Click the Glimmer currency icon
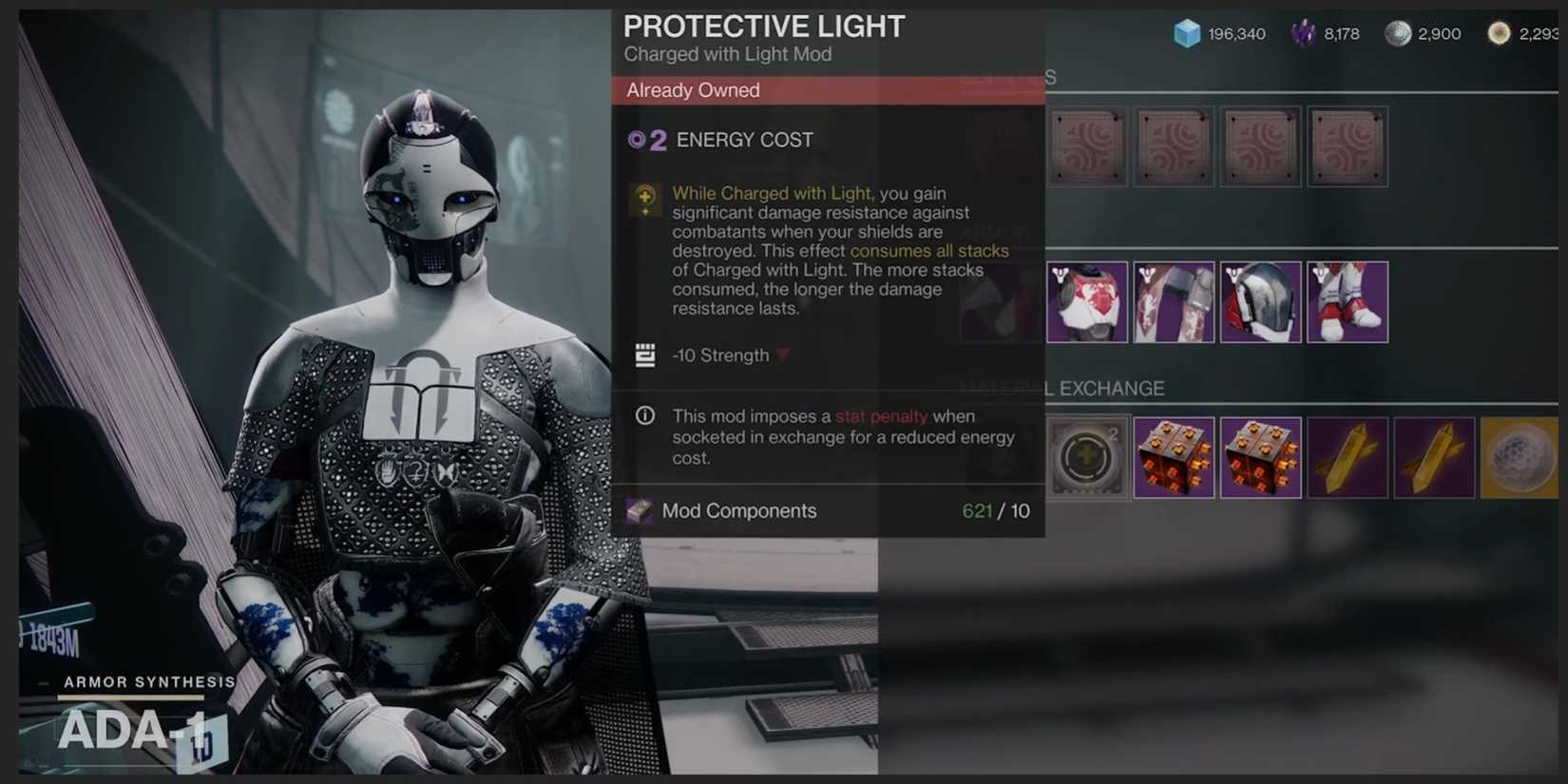 click(x=1185, y=32)
